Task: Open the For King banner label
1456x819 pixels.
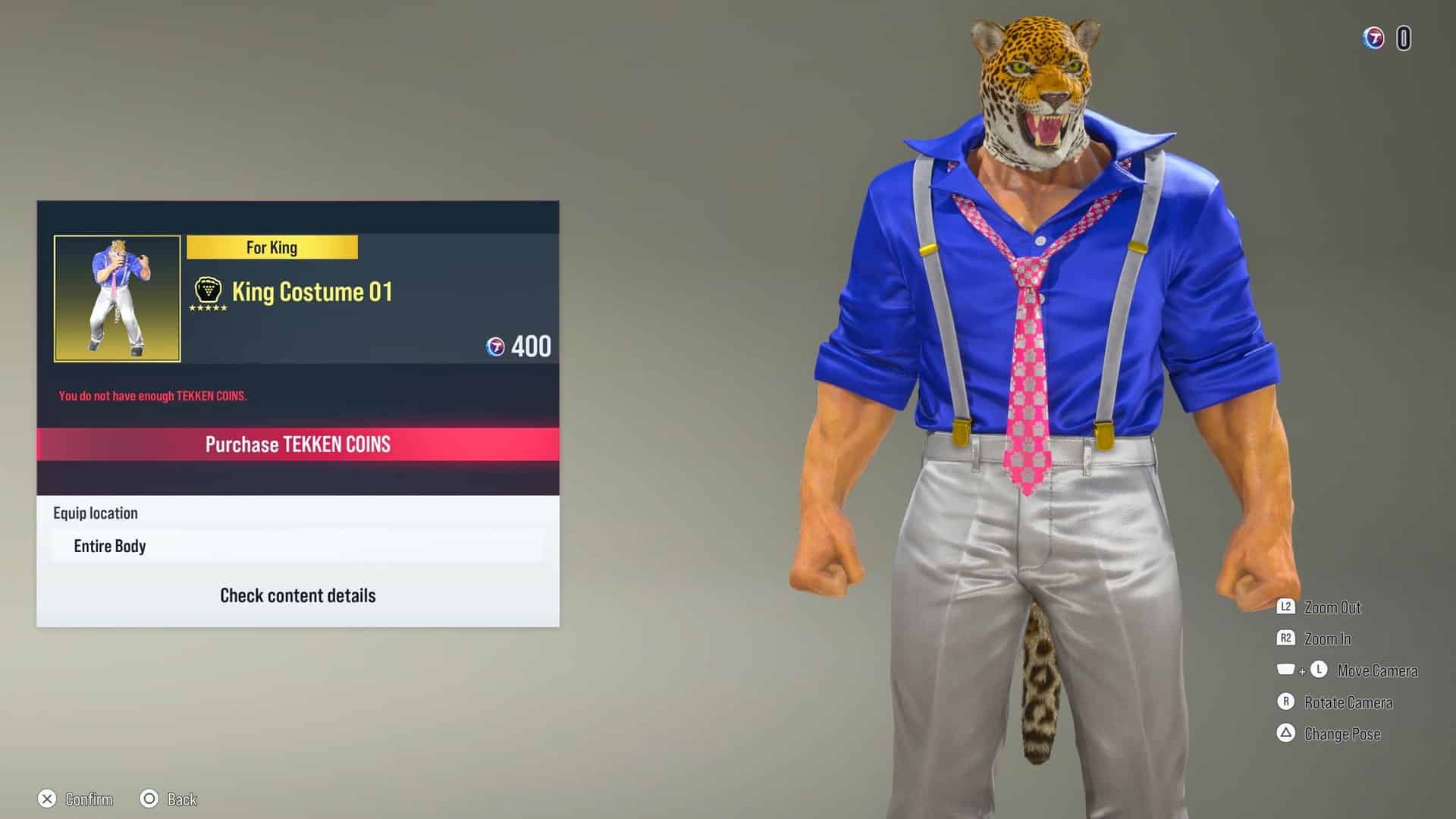Action: (x=272, y=246)
